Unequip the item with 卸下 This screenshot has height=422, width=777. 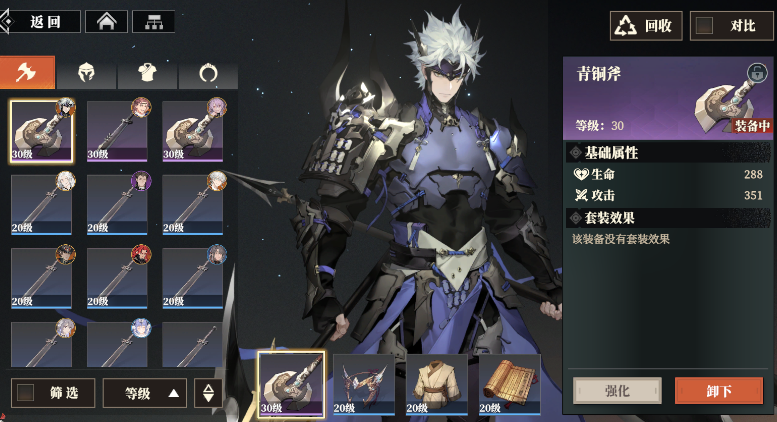[719, 390]
